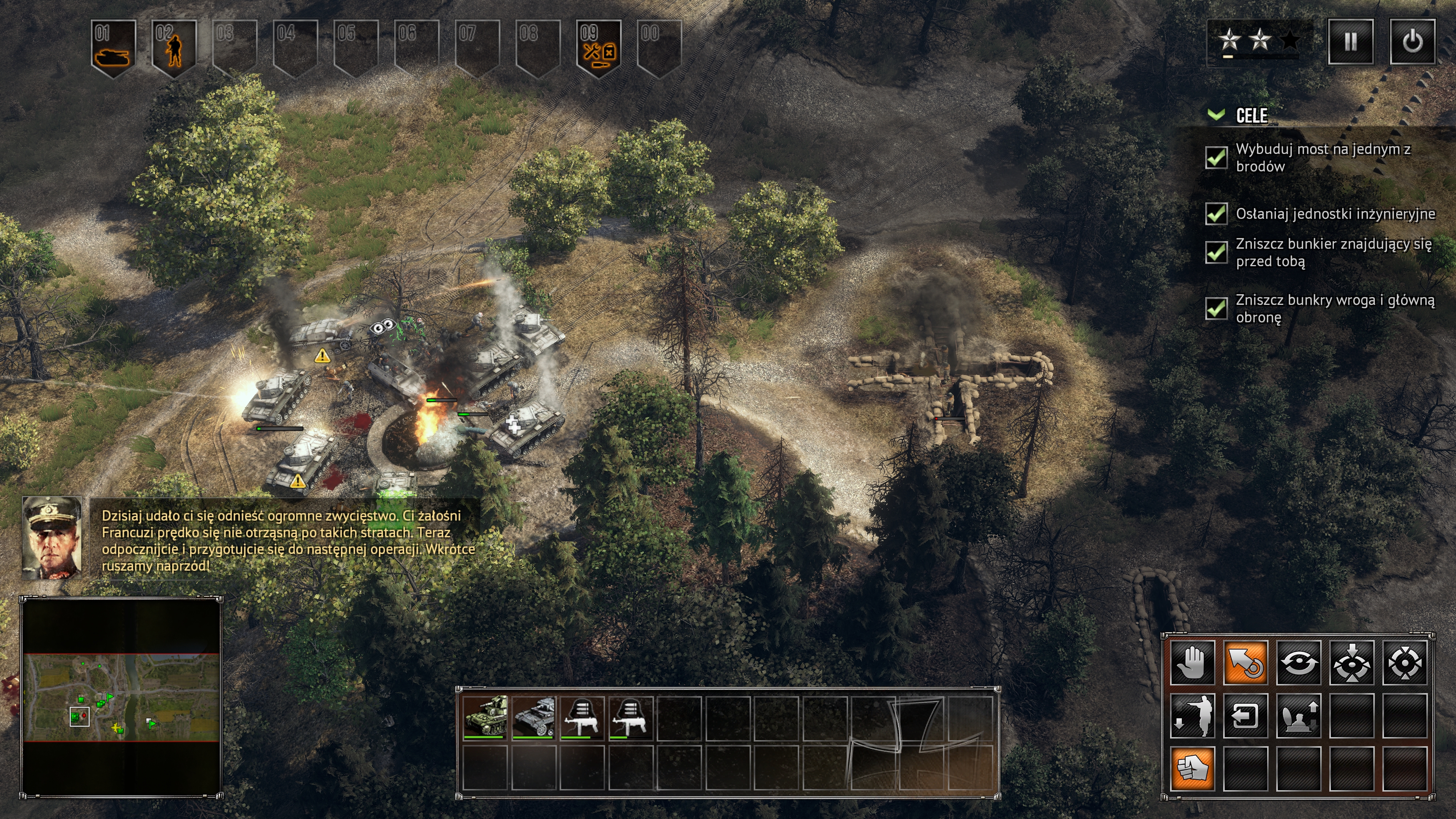Activate the rotate eye command
The image size is (1456, 819).
1298,662
